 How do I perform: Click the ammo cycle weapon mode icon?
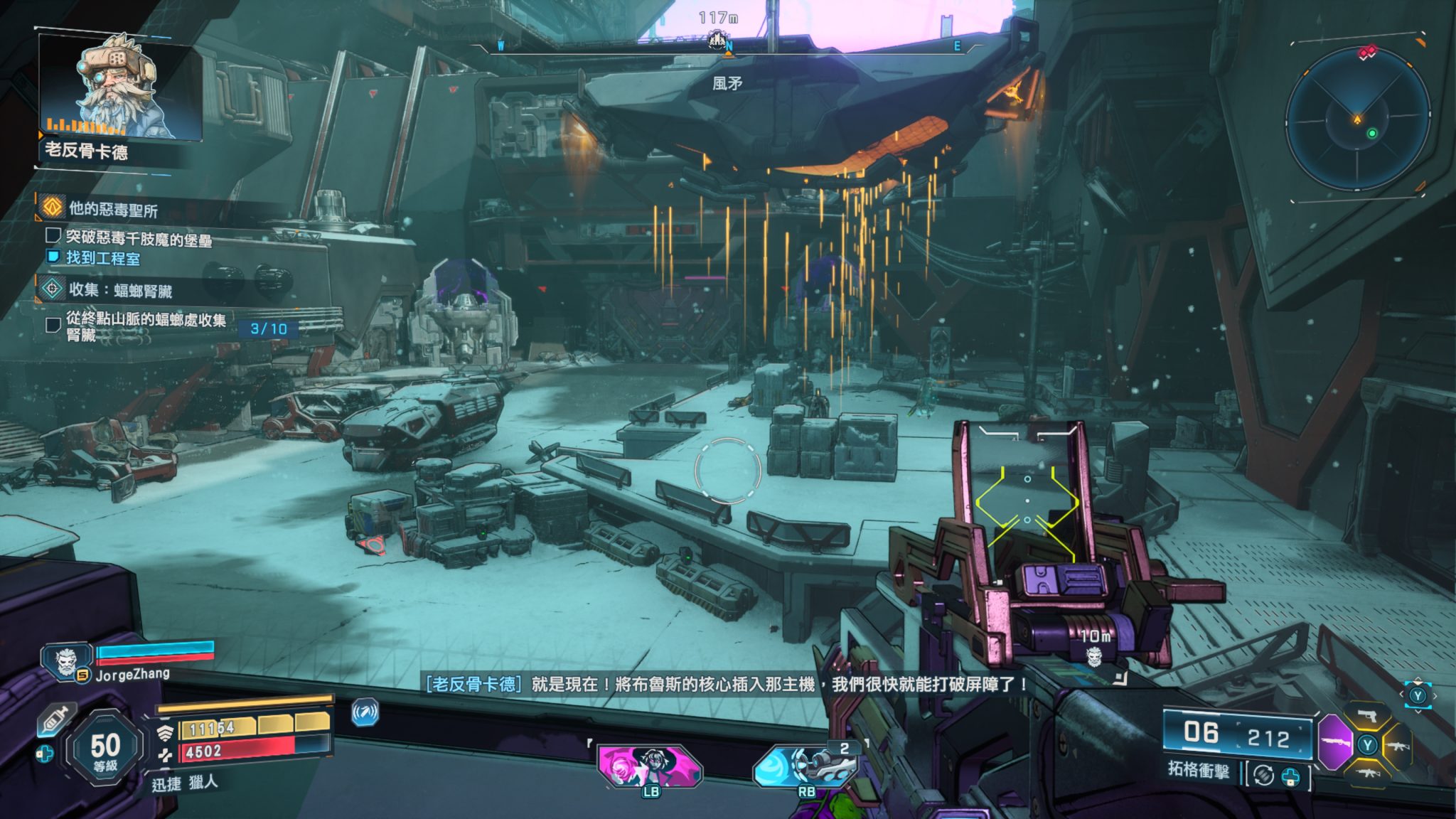click(1263, 775)
